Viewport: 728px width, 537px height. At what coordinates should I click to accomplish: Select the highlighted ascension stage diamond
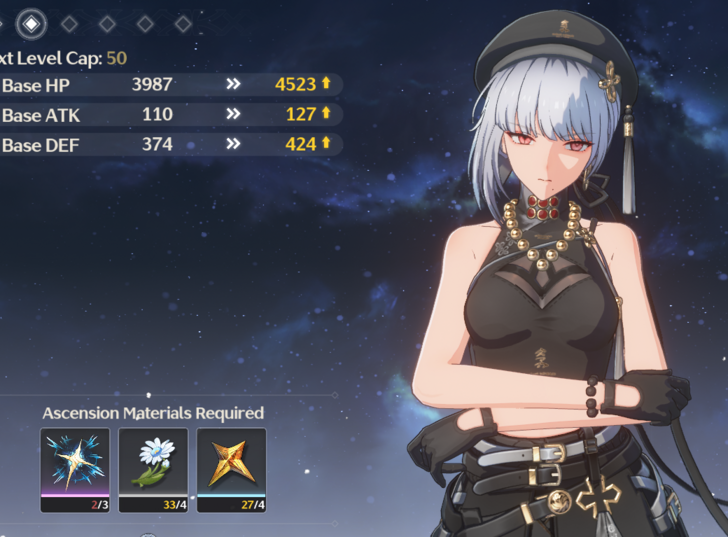click(32, 21)
